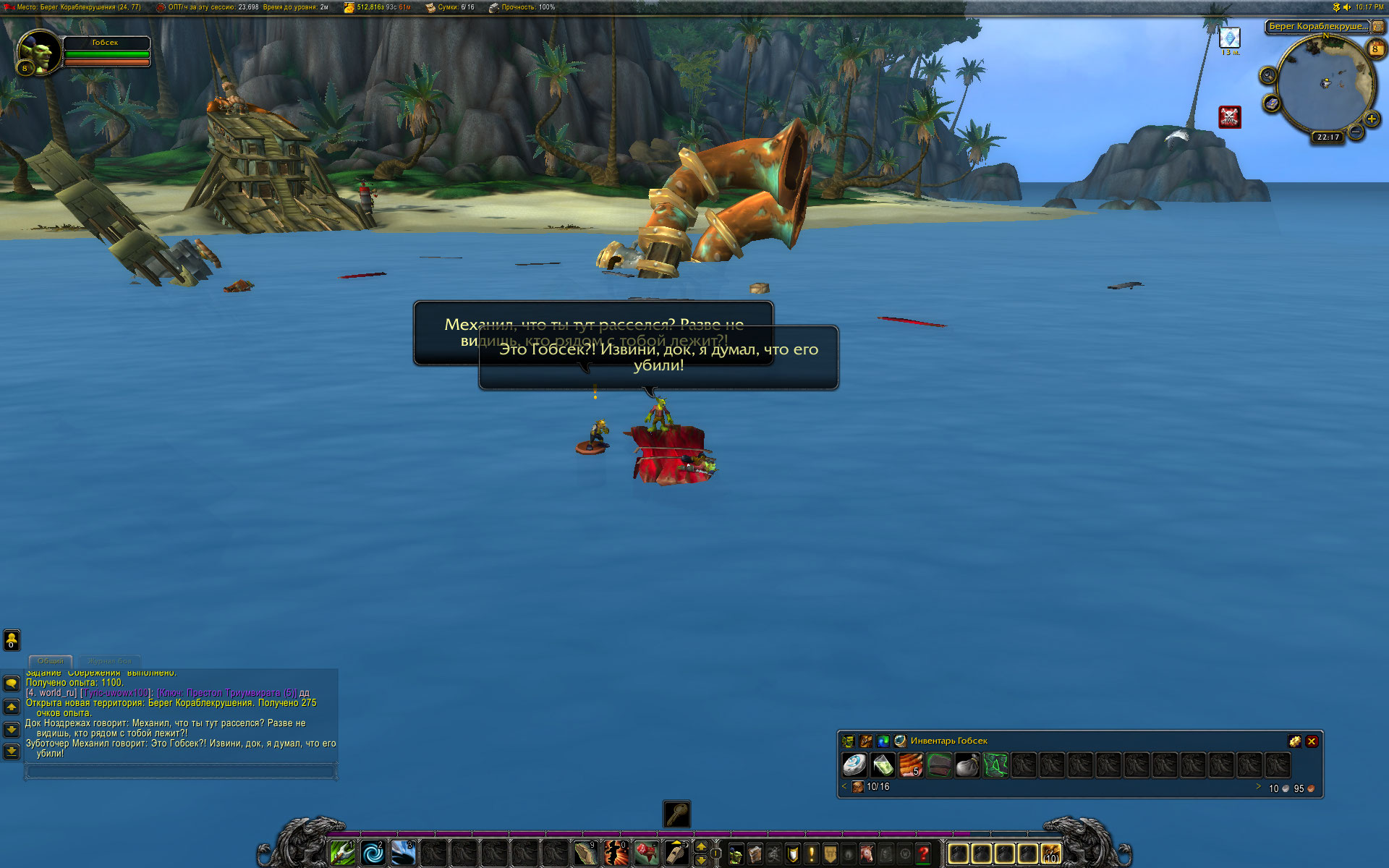Open the world map button beside zone name

pyautogui.click(x=1378, y=27)
